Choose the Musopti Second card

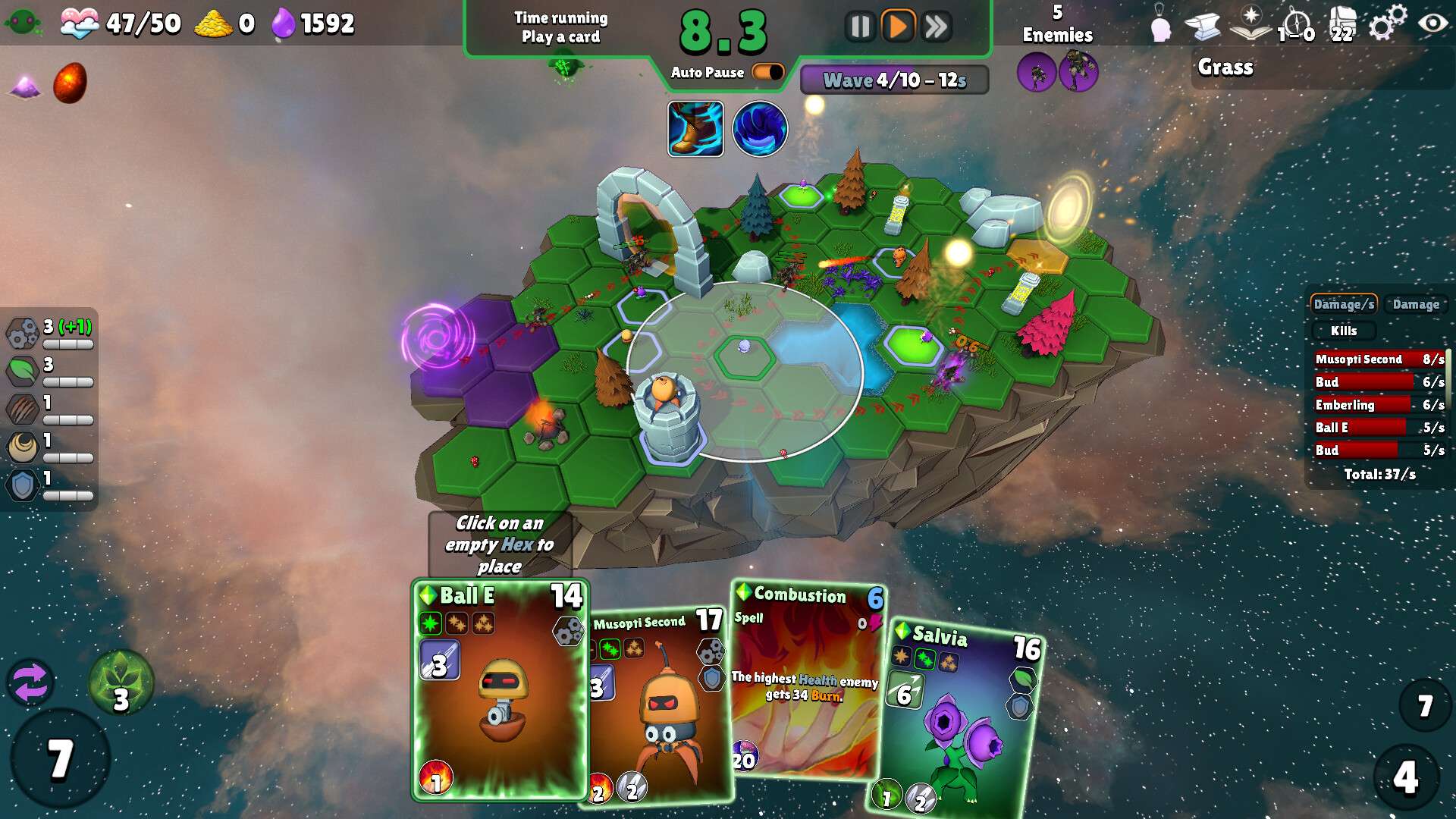(660, 705)
